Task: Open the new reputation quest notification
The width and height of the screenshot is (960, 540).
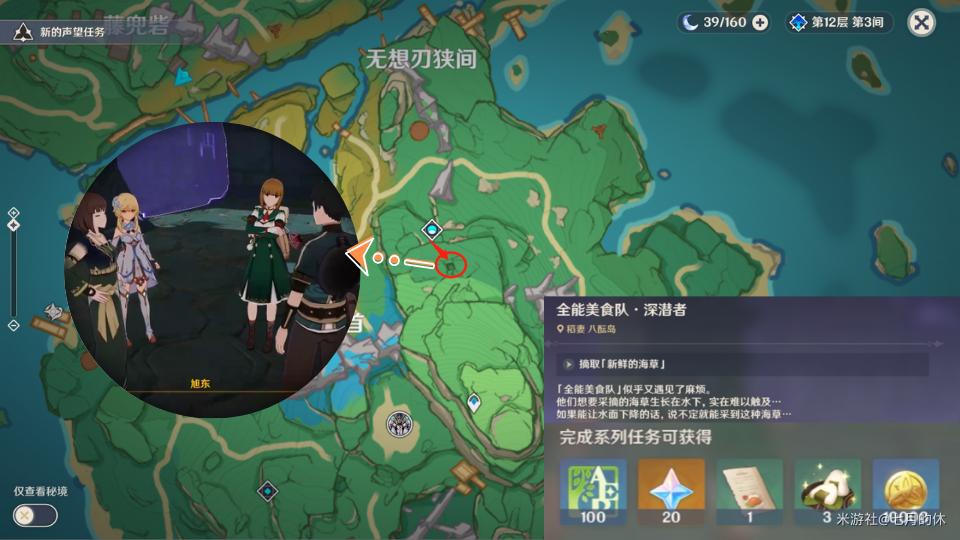Action: click(x=60, y=31)
